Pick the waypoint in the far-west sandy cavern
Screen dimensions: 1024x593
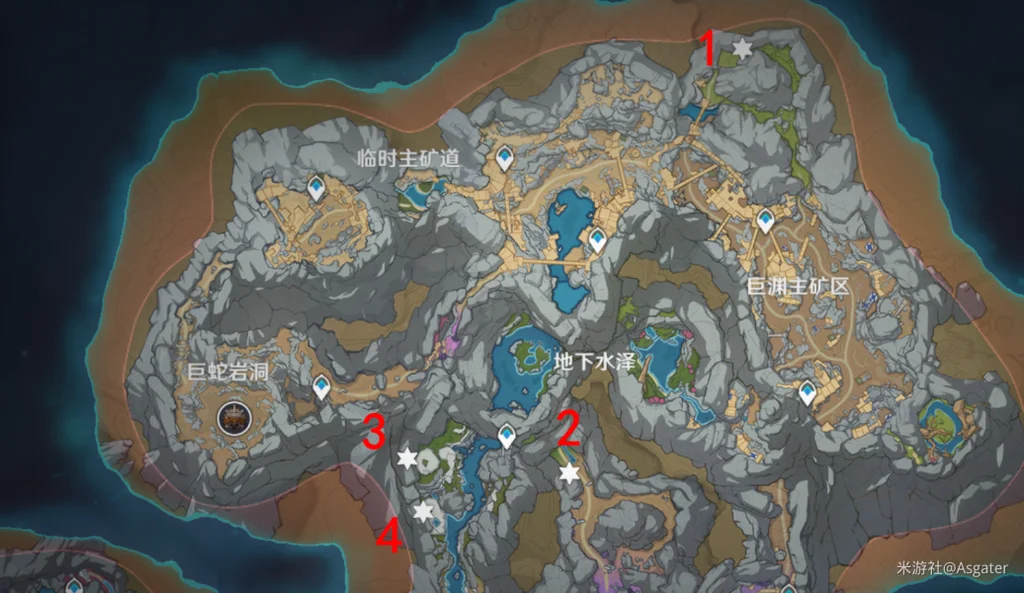[316, 187]
